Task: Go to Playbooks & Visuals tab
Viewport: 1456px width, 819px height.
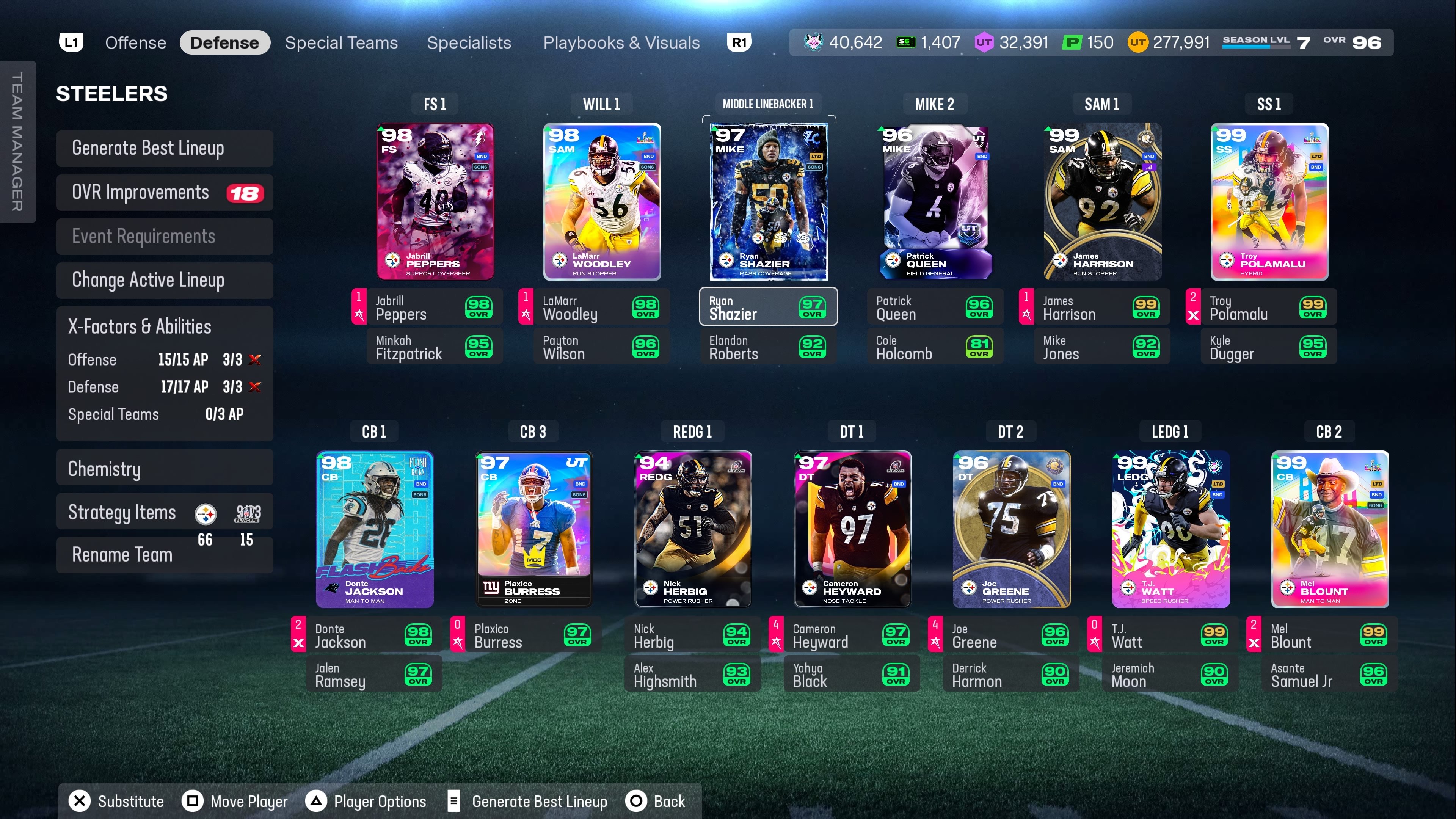Action: point(621,43)
